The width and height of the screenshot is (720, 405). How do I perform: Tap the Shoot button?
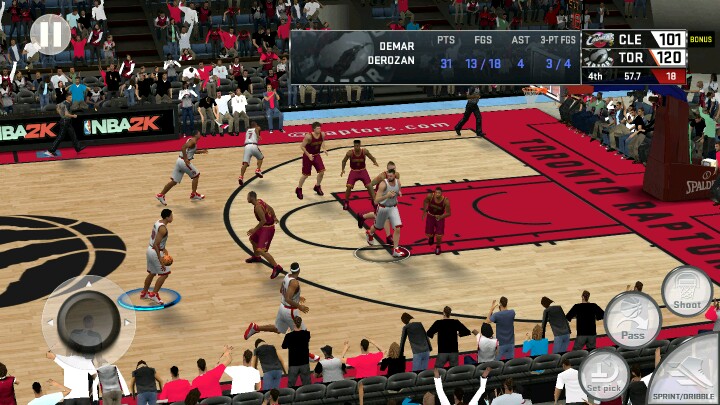click(x=687, y=290)
